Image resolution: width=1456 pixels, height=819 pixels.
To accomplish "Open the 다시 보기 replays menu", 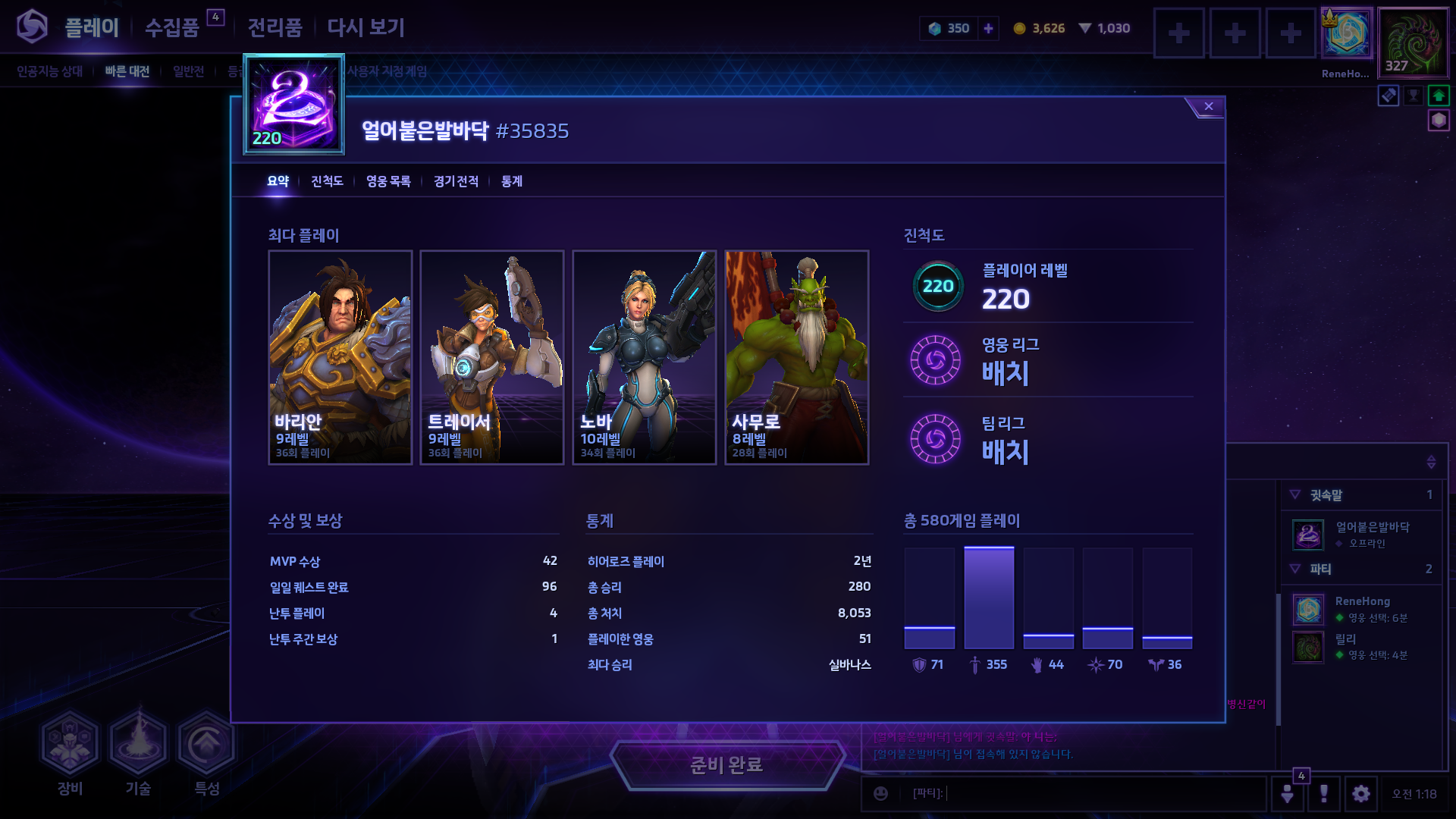I will [366, 28].
